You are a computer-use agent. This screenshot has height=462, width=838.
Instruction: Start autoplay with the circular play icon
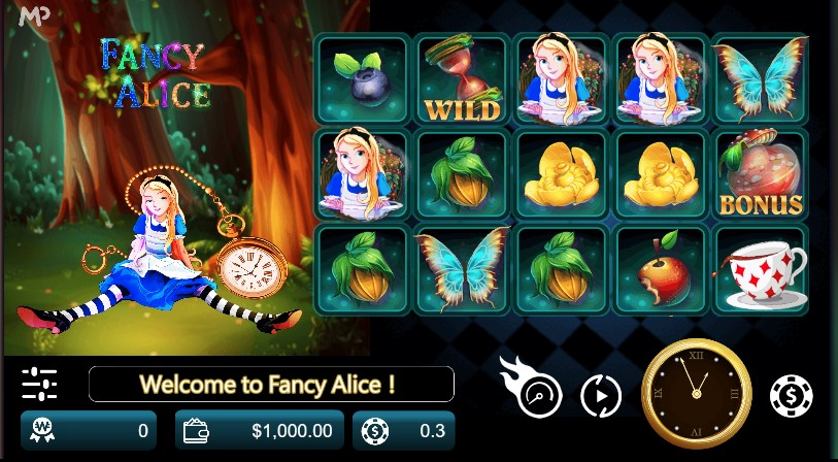(601, 396)
